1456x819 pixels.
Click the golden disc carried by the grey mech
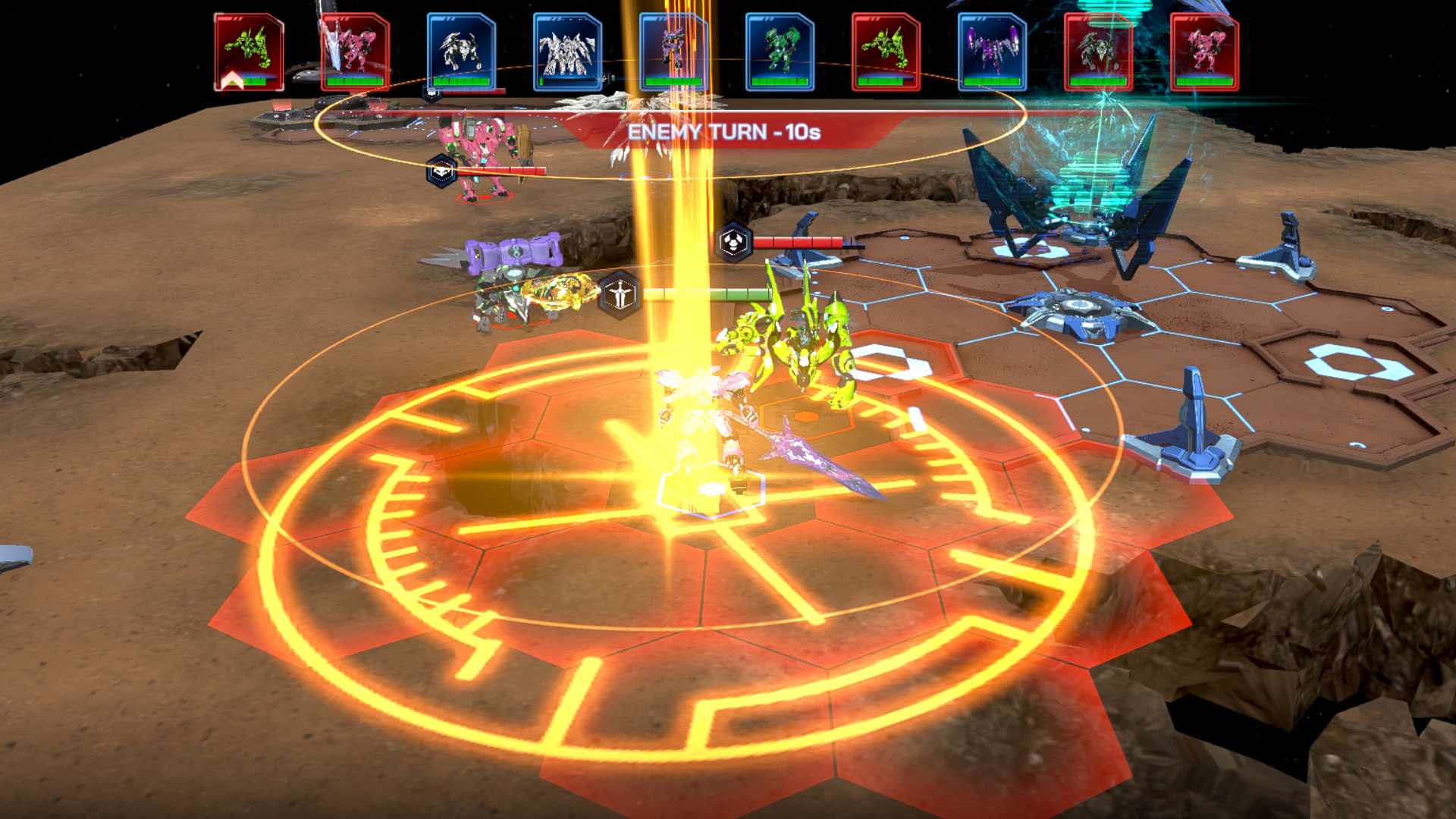[557, 292]
